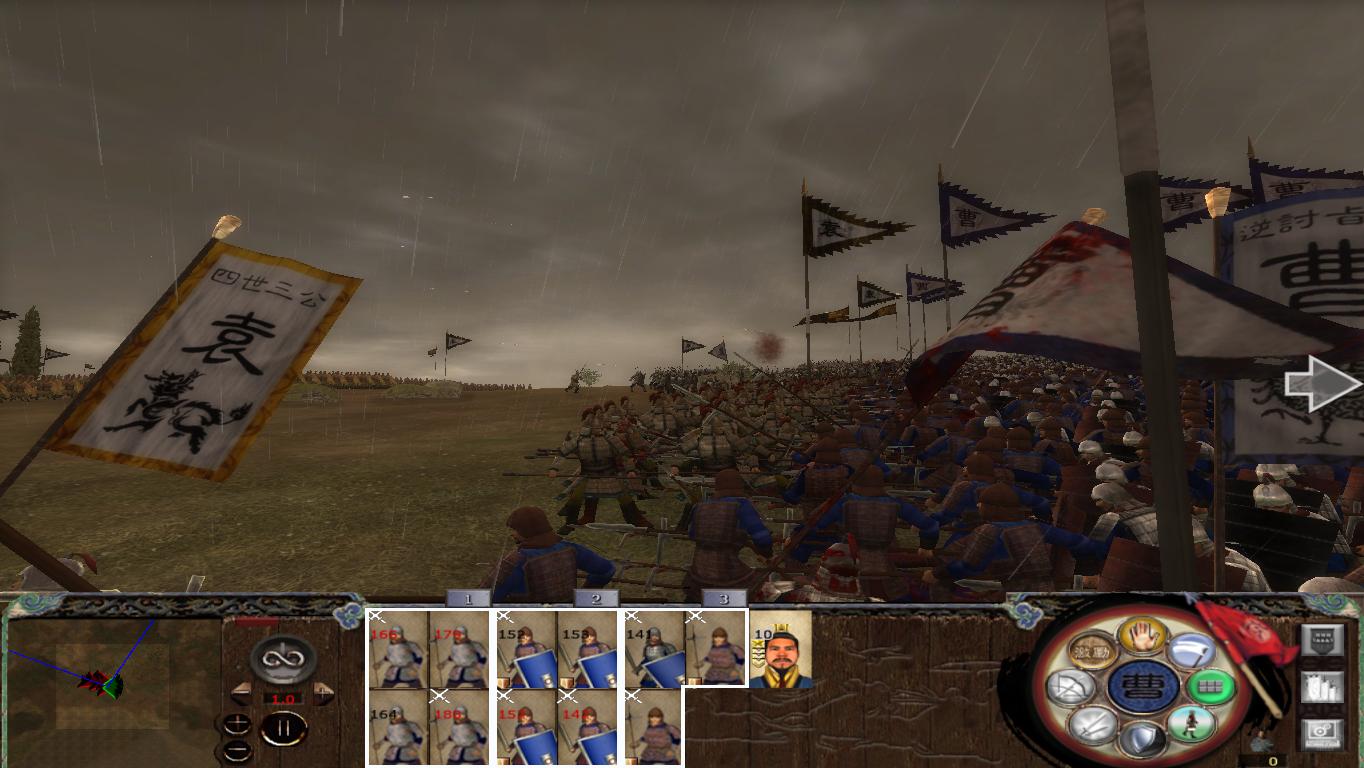Zoom in the minimap with the plus button
Screen dimensions: 1364x768
[237, 723]
